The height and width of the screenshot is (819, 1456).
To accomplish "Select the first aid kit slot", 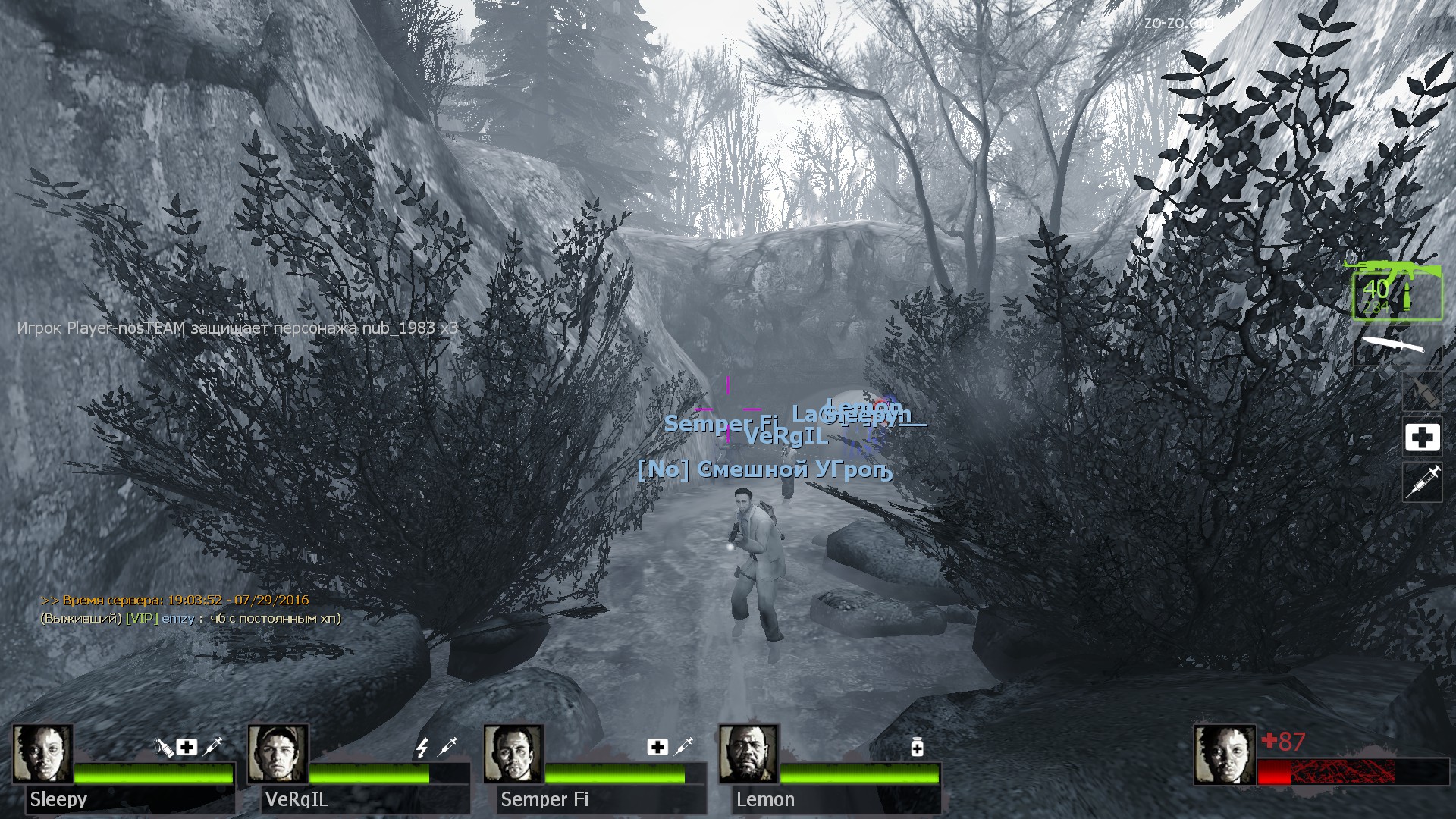I will click(1422, 438).
